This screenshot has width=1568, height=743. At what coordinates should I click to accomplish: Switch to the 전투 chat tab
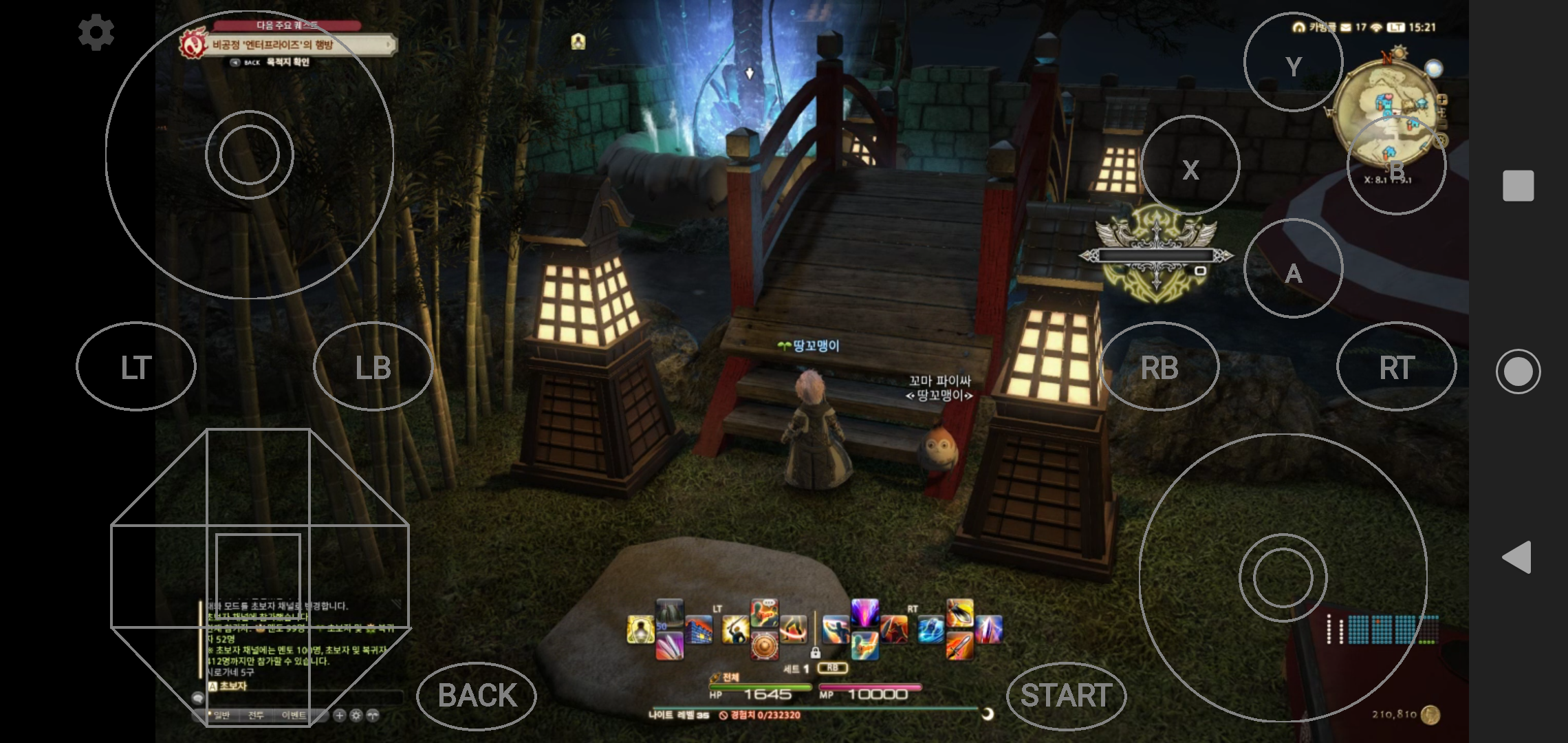click(256, 715)
